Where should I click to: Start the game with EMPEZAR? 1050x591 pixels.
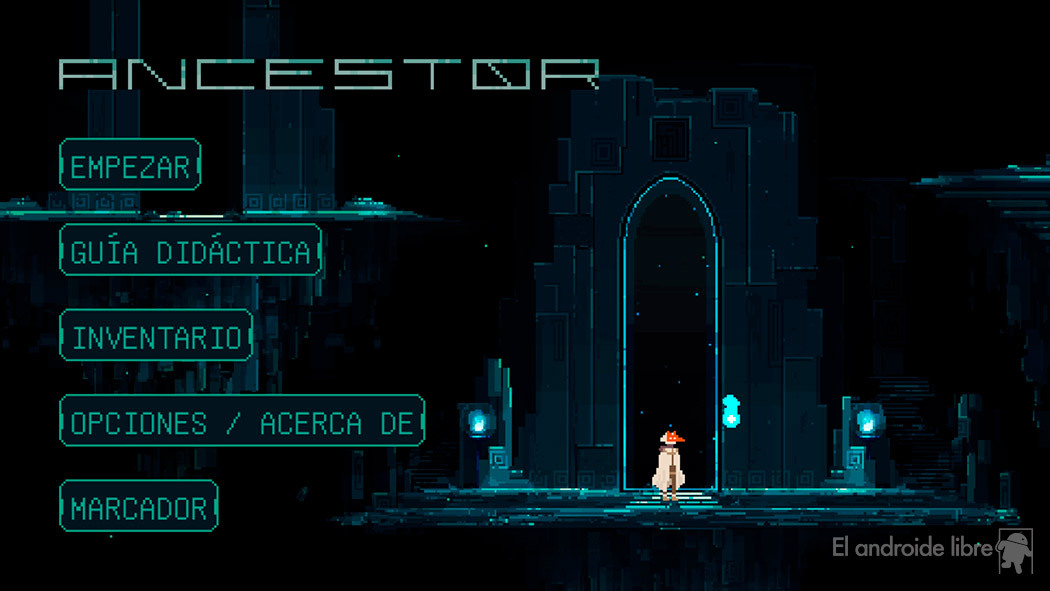tap(130, 165)
